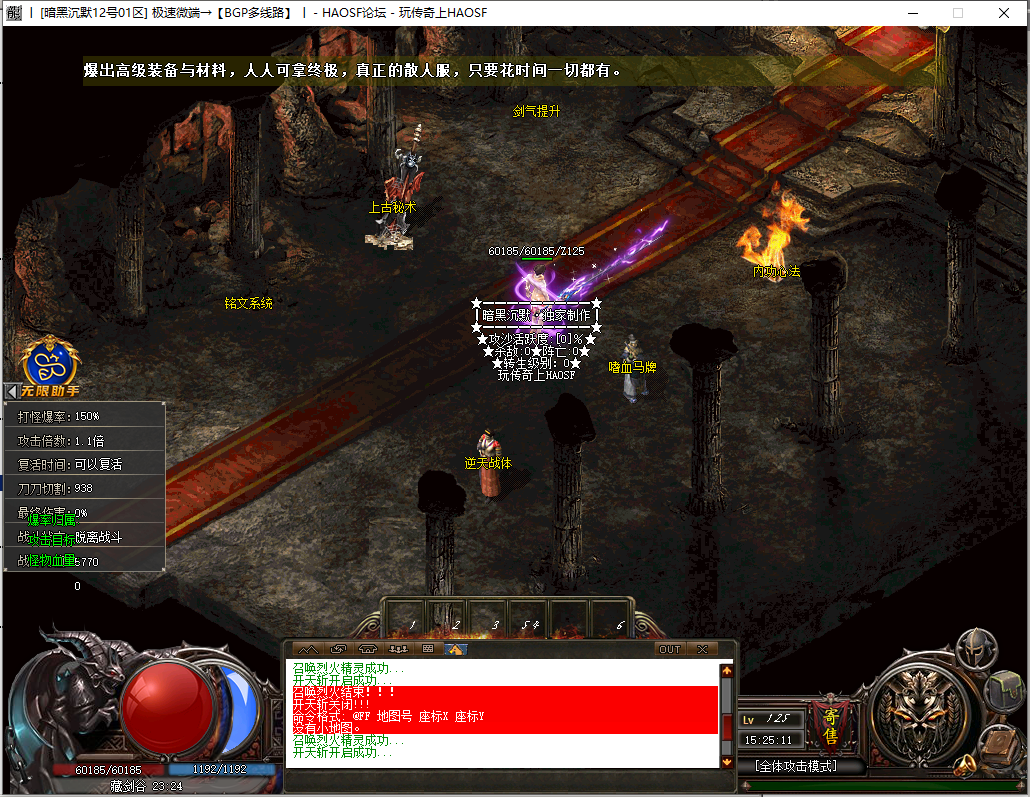This screenshot has width=1030, height=797.
Task: Click the 剑气提升 label
Action: click(x=537, y=111)
